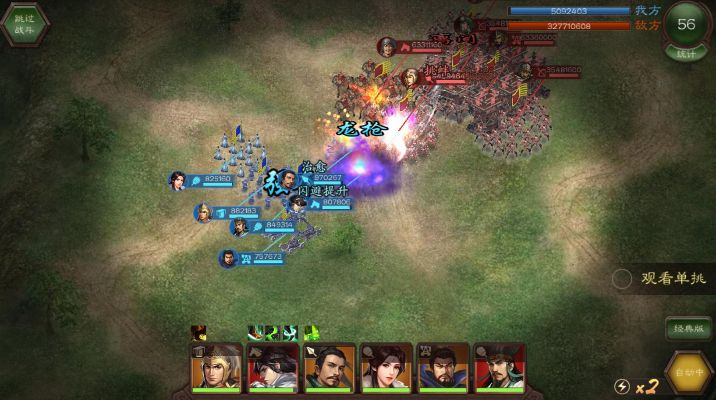Change the x2 battle speed
The width and height of the screenshot is (716, 400).
636,386
